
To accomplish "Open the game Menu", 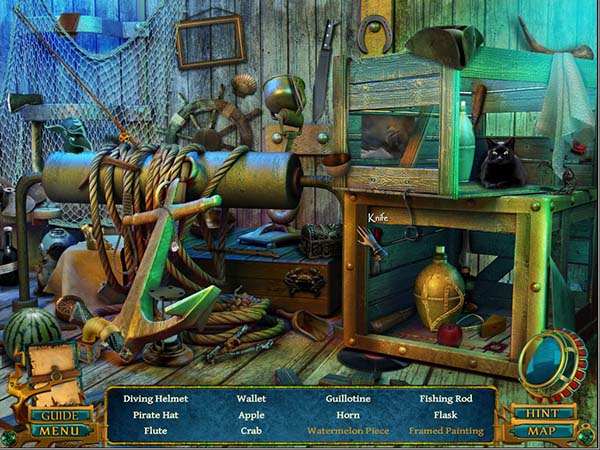I will (60, 431).
